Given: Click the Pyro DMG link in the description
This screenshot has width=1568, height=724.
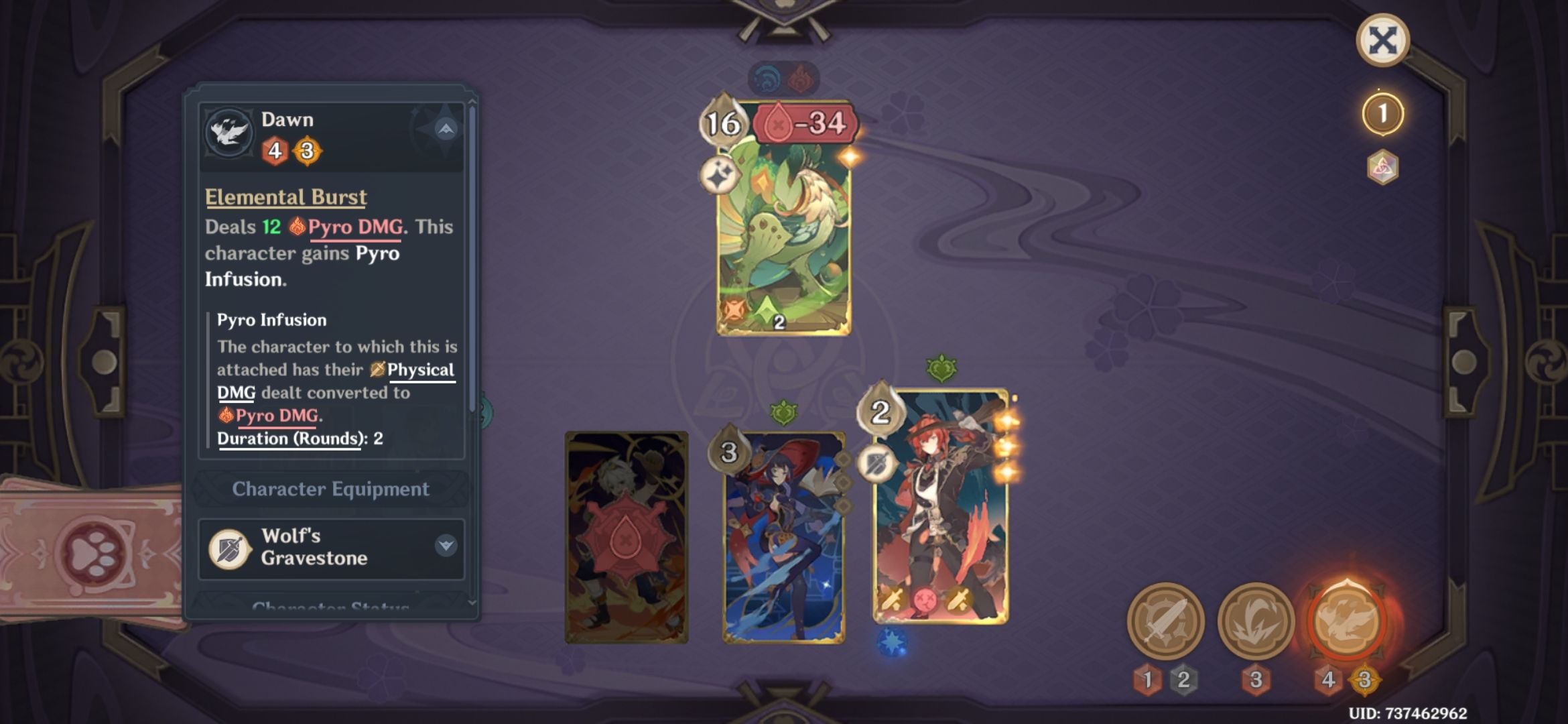Looking at the screenshot, I should [x=356, y=227].
